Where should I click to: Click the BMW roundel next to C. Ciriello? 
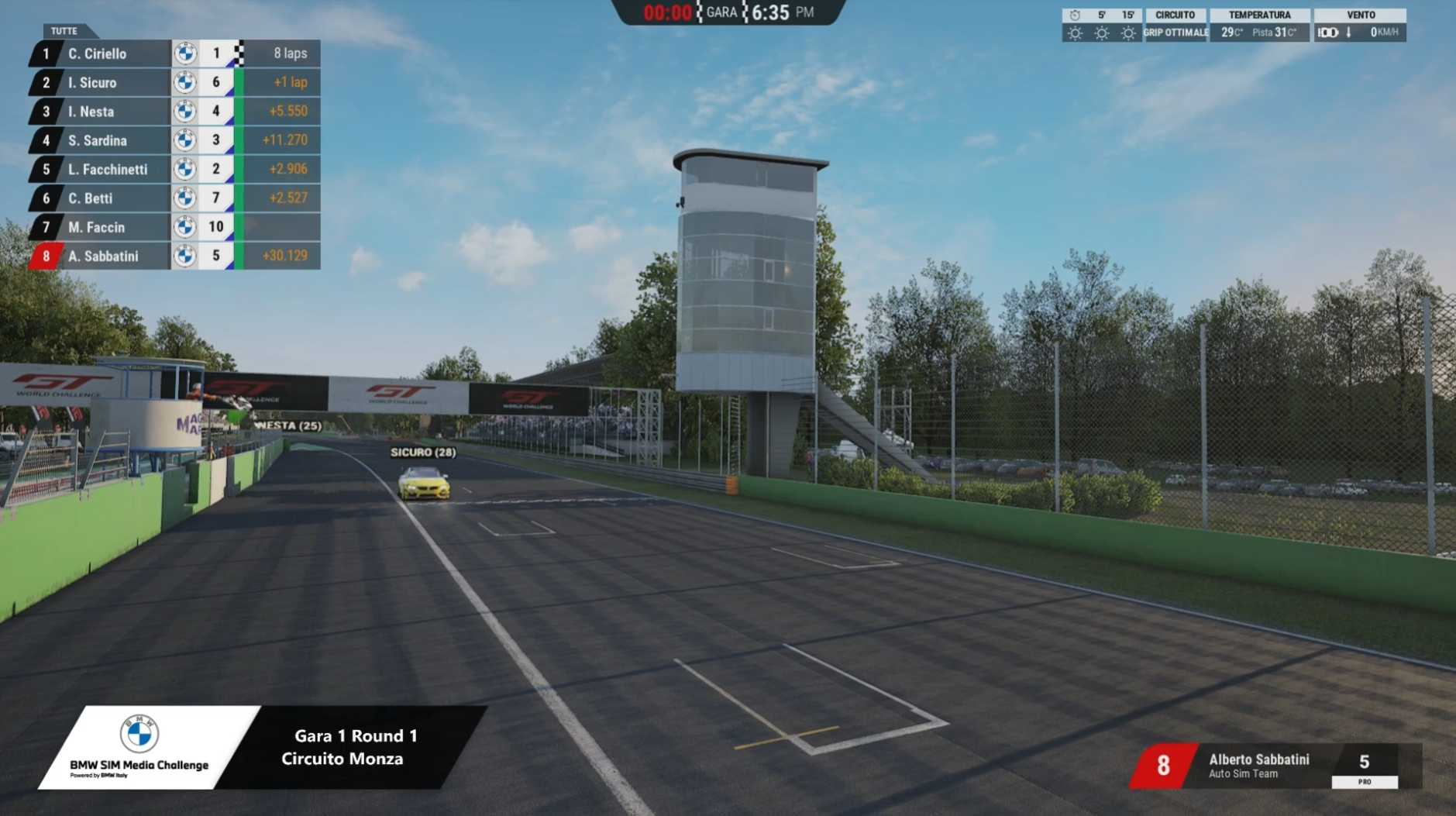(187, 53)
